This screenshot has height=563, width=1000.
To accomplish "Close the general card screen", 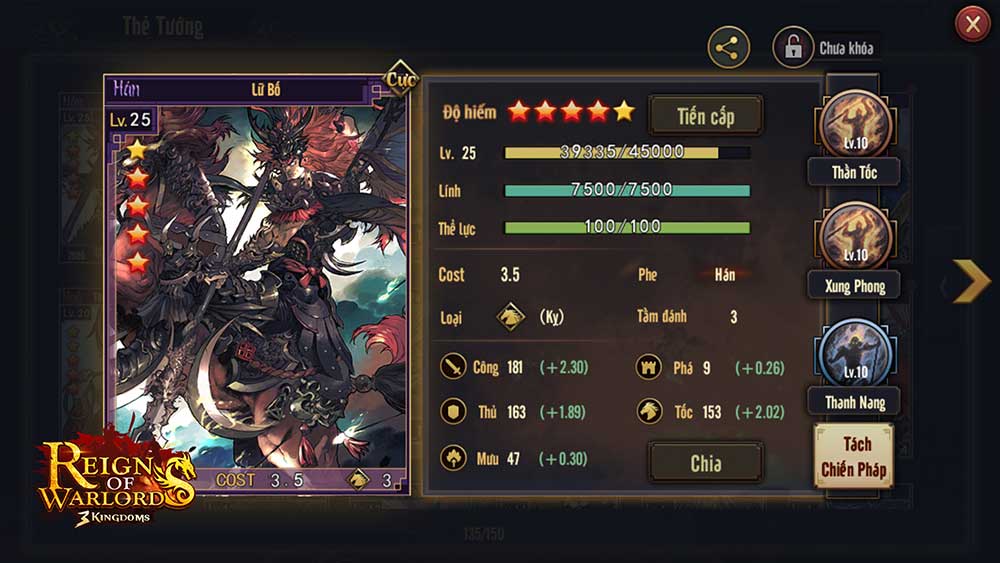I will 972,24.
